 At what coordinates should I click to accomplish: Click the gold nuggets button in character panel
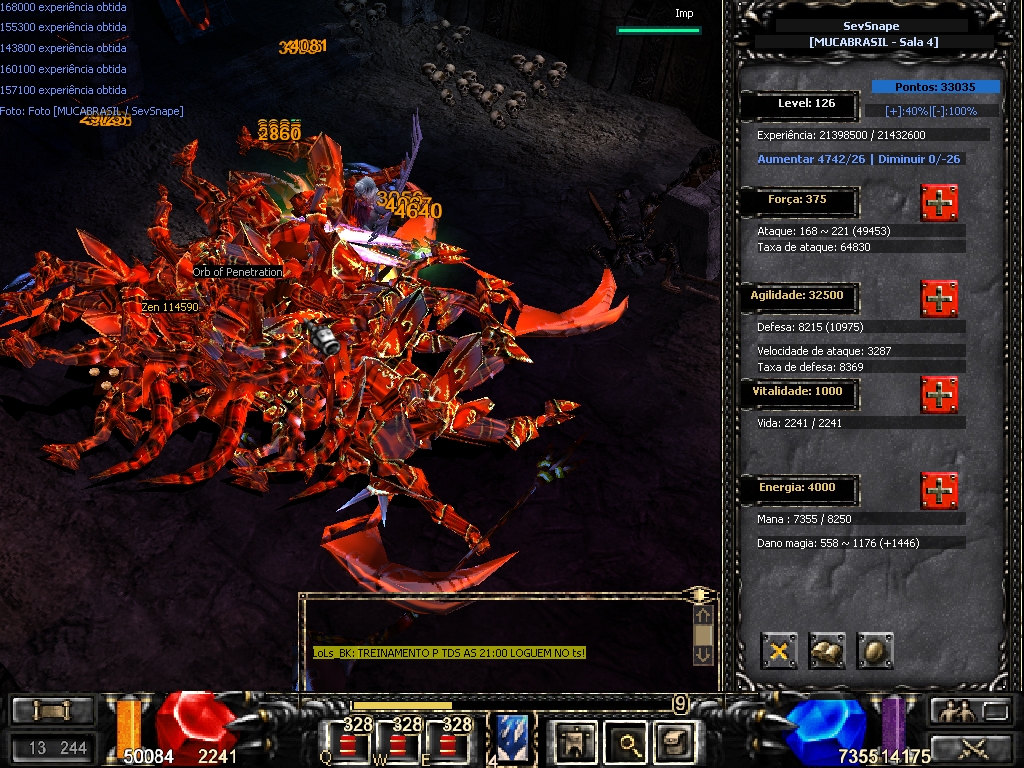tap(827, 651)
